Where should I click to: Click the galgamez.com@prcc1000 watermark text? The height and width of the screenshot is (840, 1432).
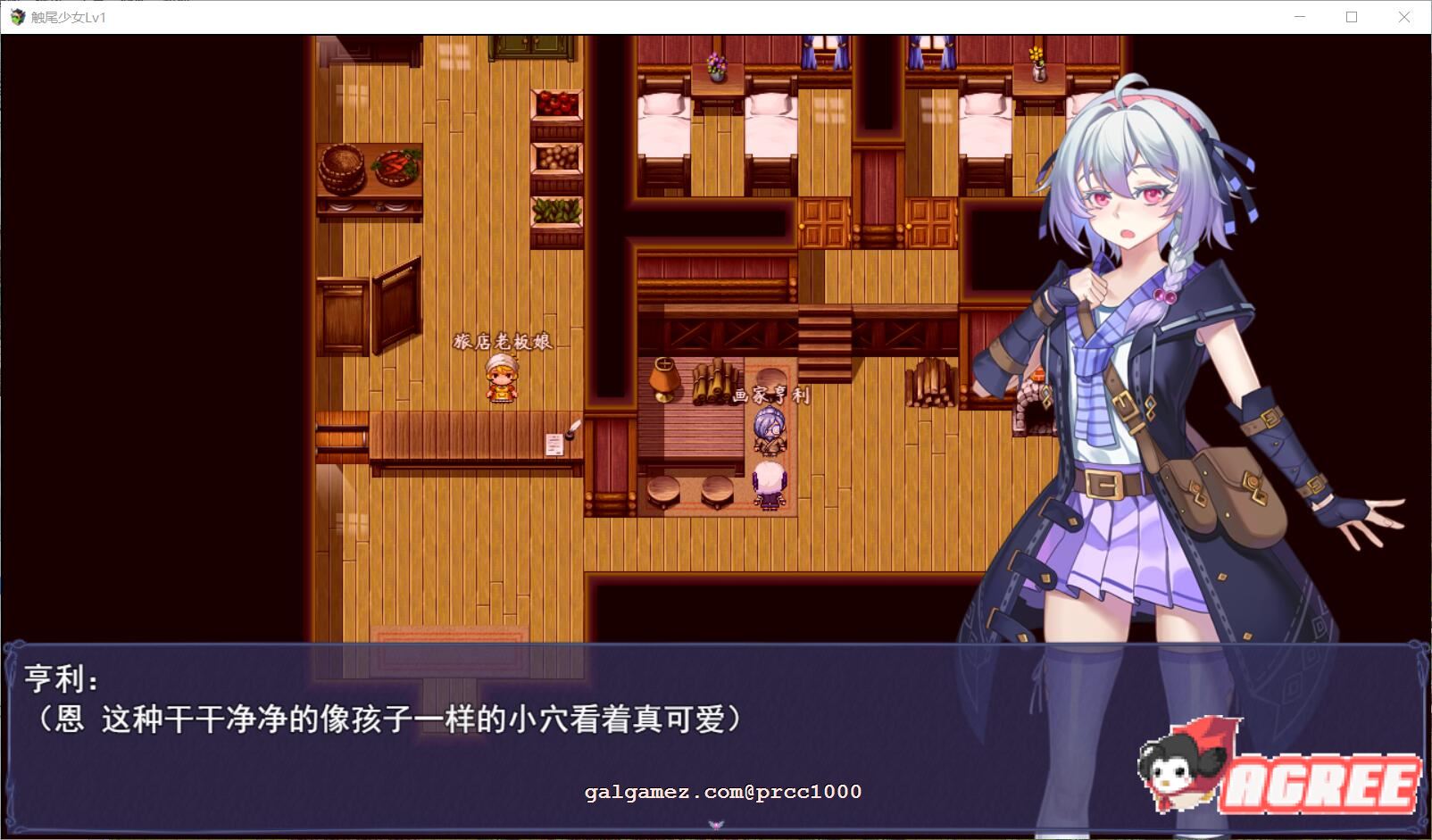(x=723, y=790)
